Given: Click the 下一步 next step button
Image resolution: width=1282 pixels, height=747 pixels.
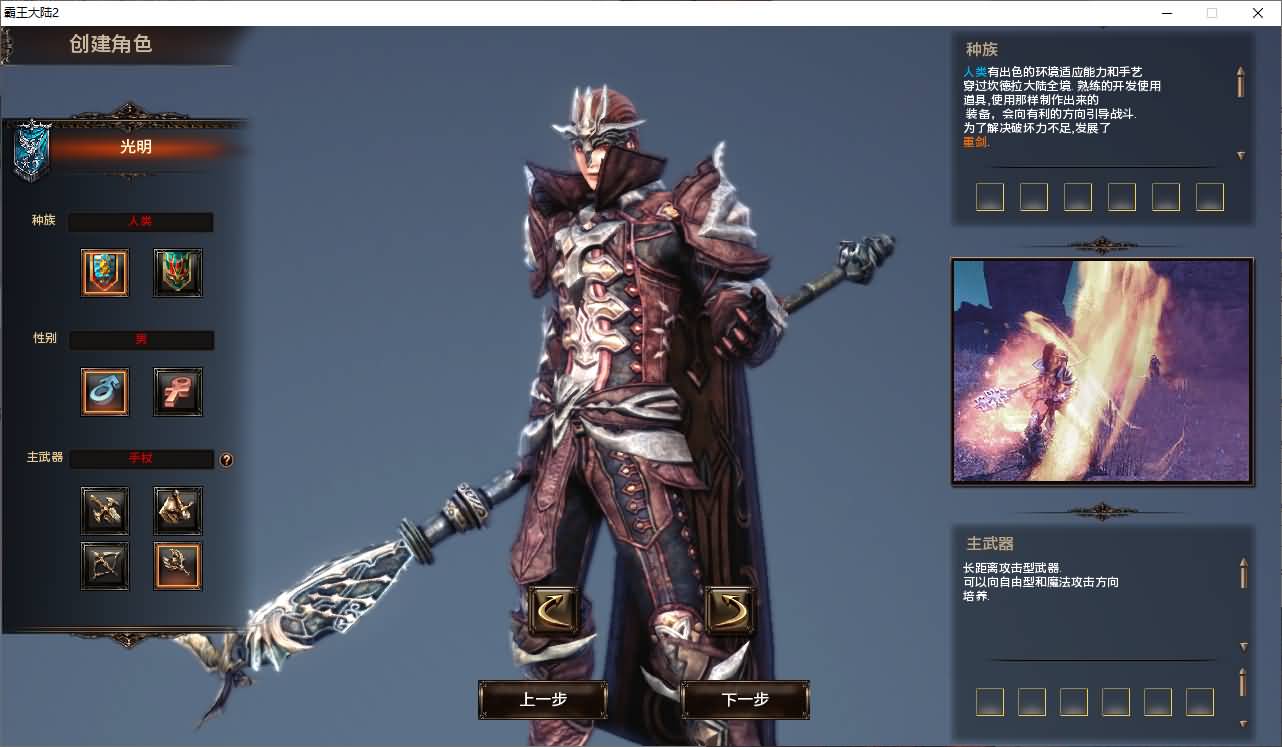Looking at the screenshot, I should [x=744, y=700].
